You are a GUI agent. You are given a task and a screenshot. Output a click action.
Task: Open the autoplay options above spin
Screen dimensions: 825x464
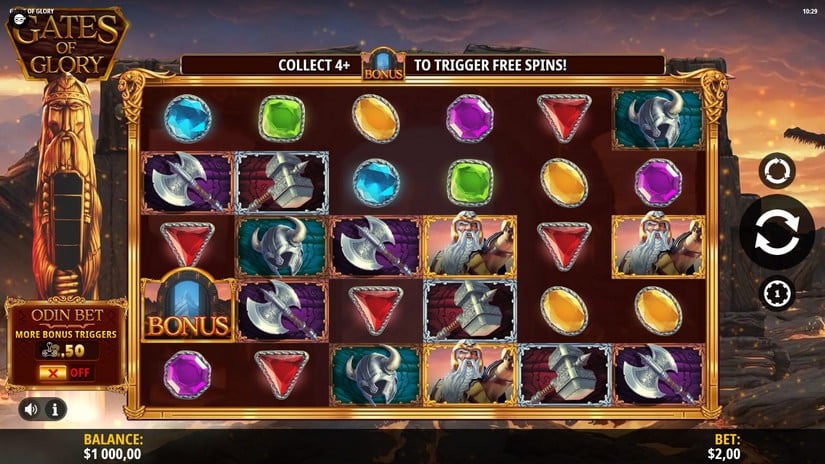click(x=776, y=171)
